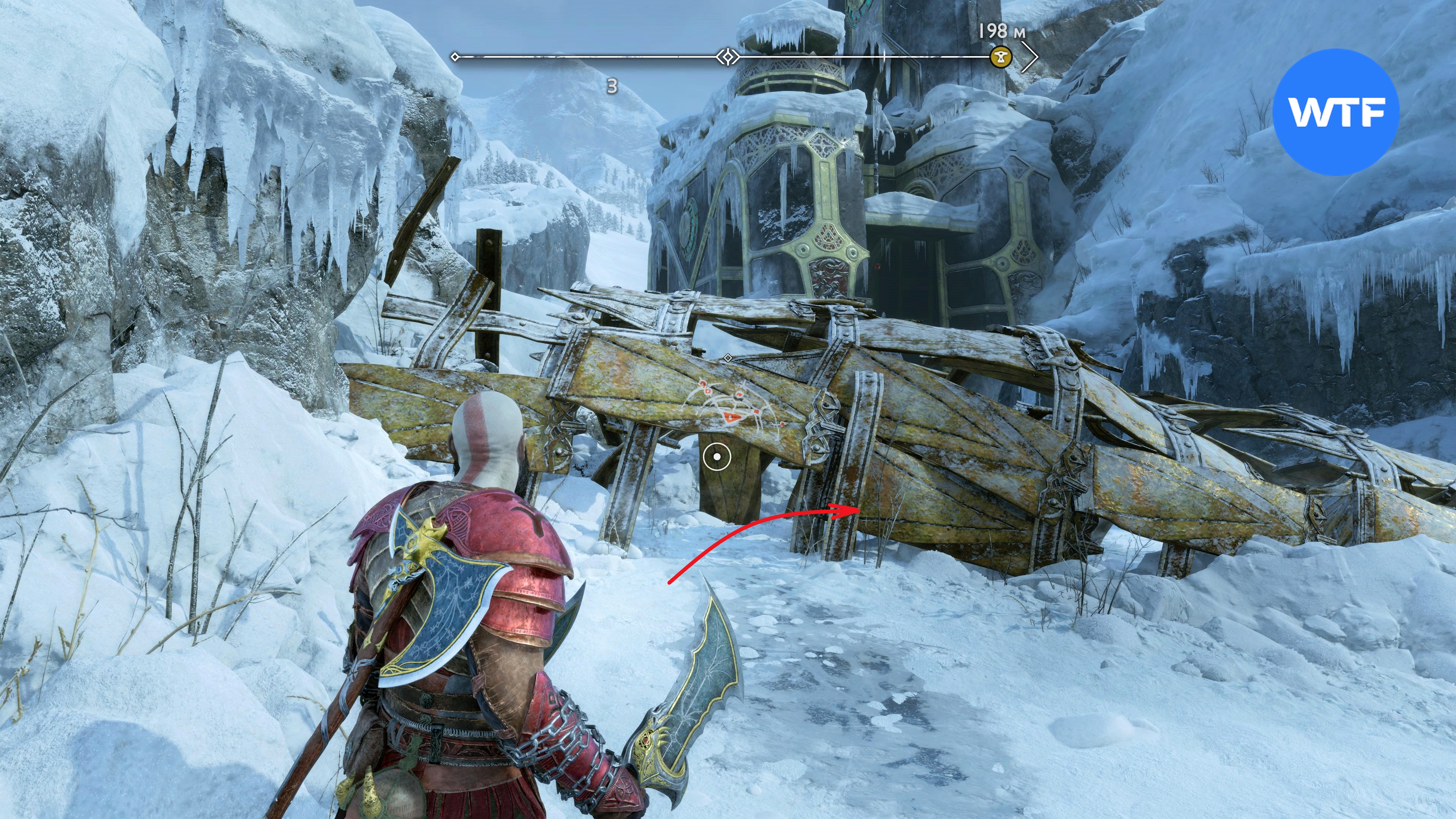1456x819 pixels.
Task: Select the gold quest marker on the compass
Action: pyautogui.click(x=1001, y=56)
